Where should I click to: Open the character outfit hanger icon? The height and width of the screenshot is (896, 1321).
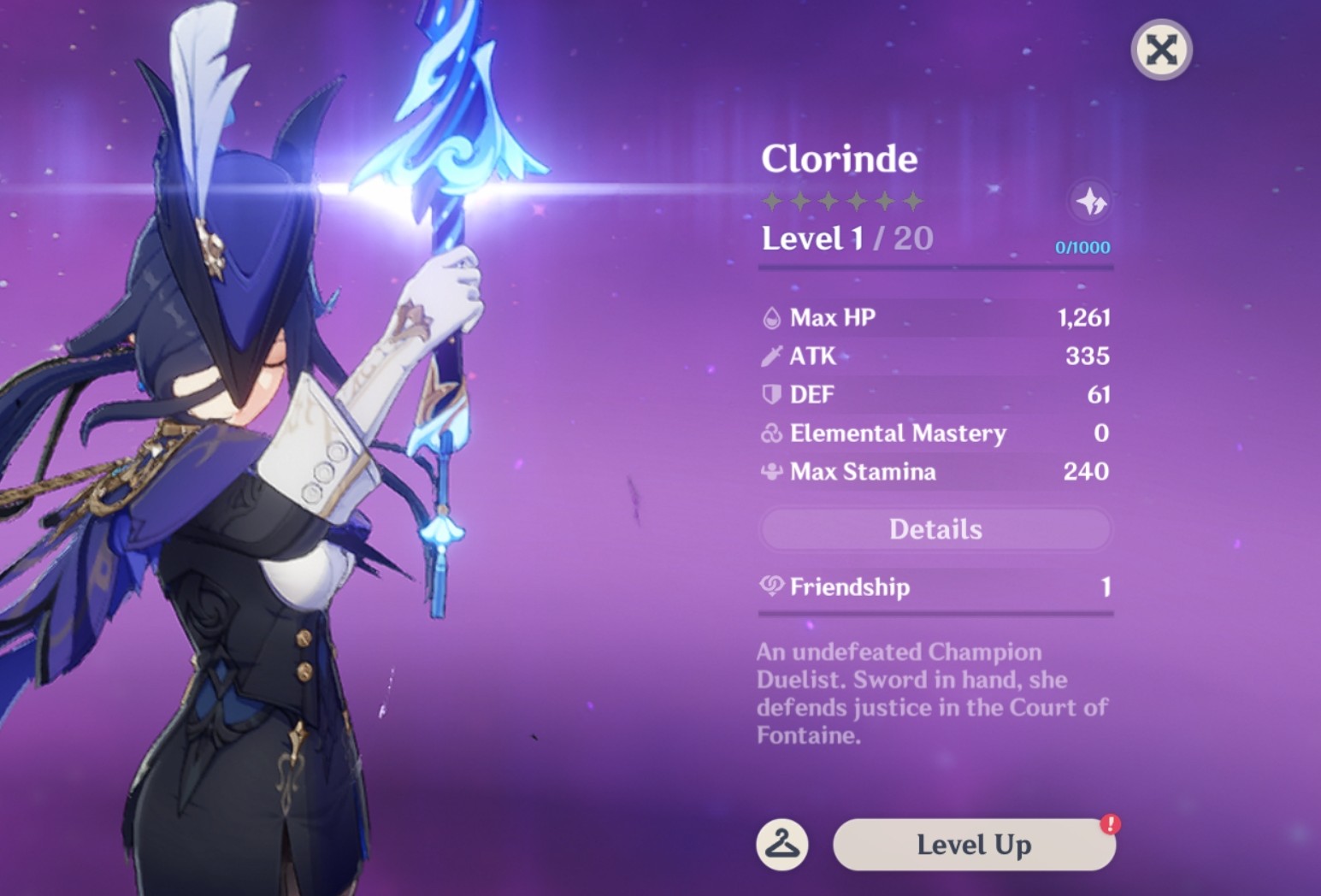(781, 843)
